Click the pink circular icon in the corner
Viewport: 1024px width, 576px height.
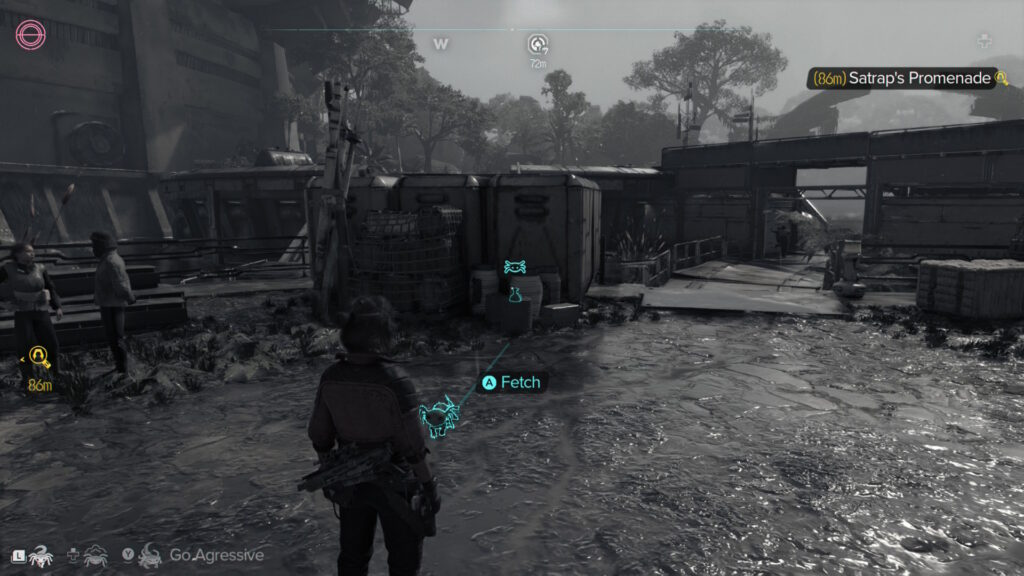tap(30, 37)
